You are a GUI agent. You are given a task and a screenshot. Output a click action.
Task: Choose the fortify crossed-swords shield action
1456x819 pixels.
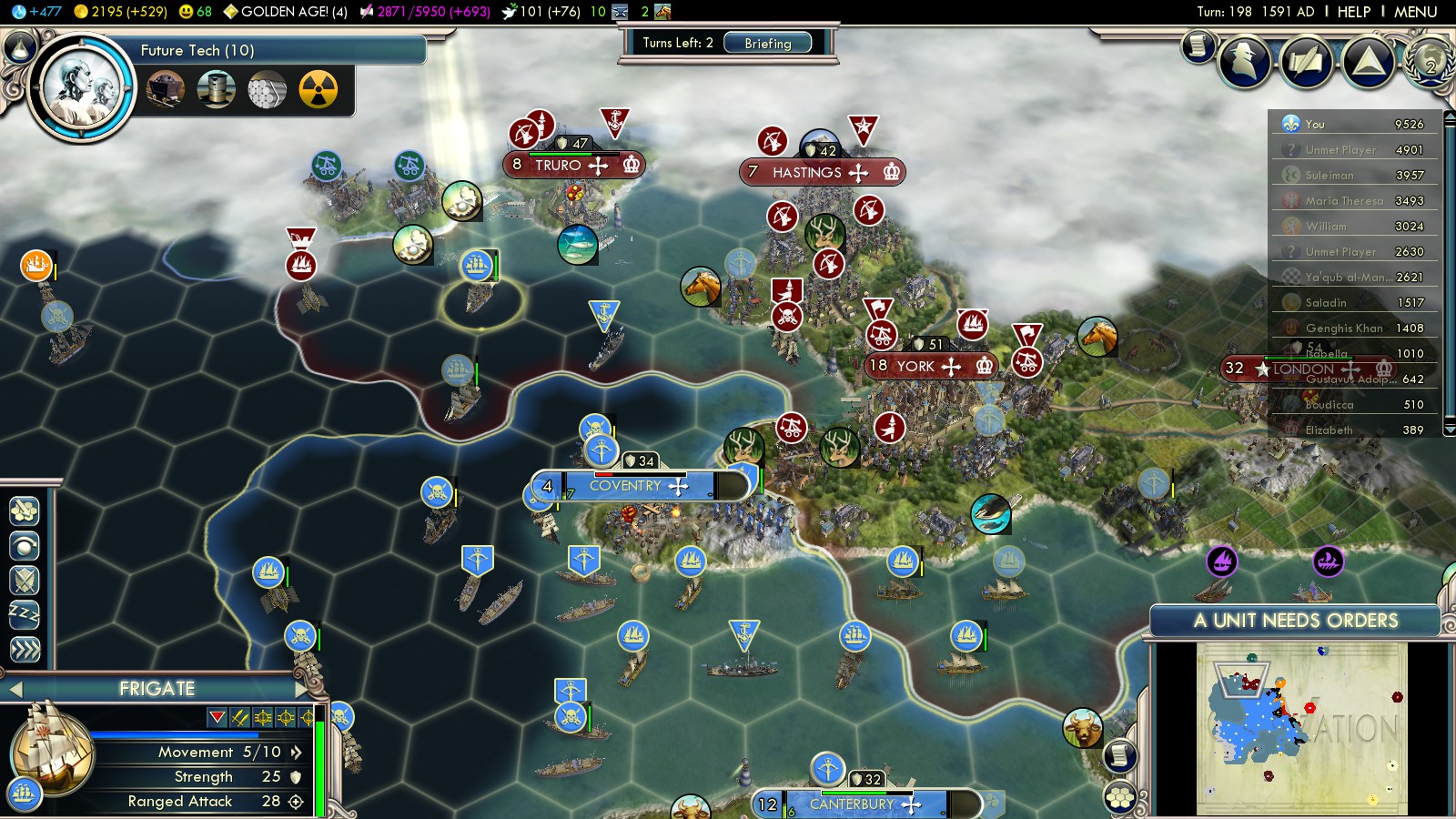tap(25, 581)
